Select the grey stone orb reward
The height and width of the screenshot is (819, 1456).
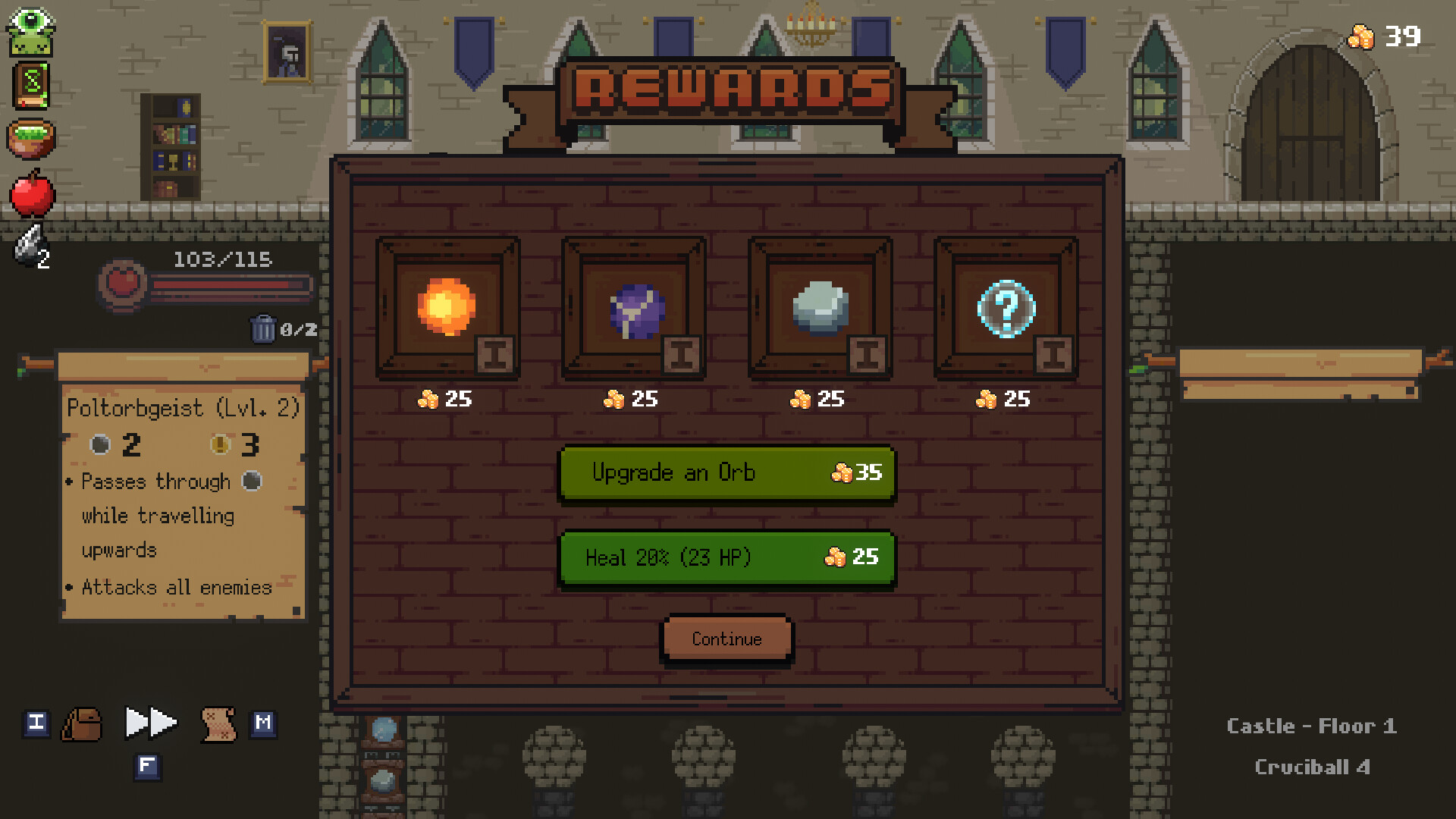click(819, 306)
